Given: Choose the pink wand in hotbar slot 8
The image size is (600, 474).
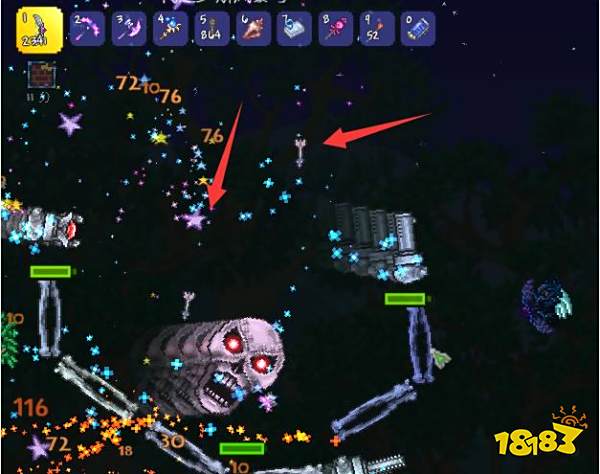Looking at the screenshot, I should pyautogui.click(x=332, y=29).
